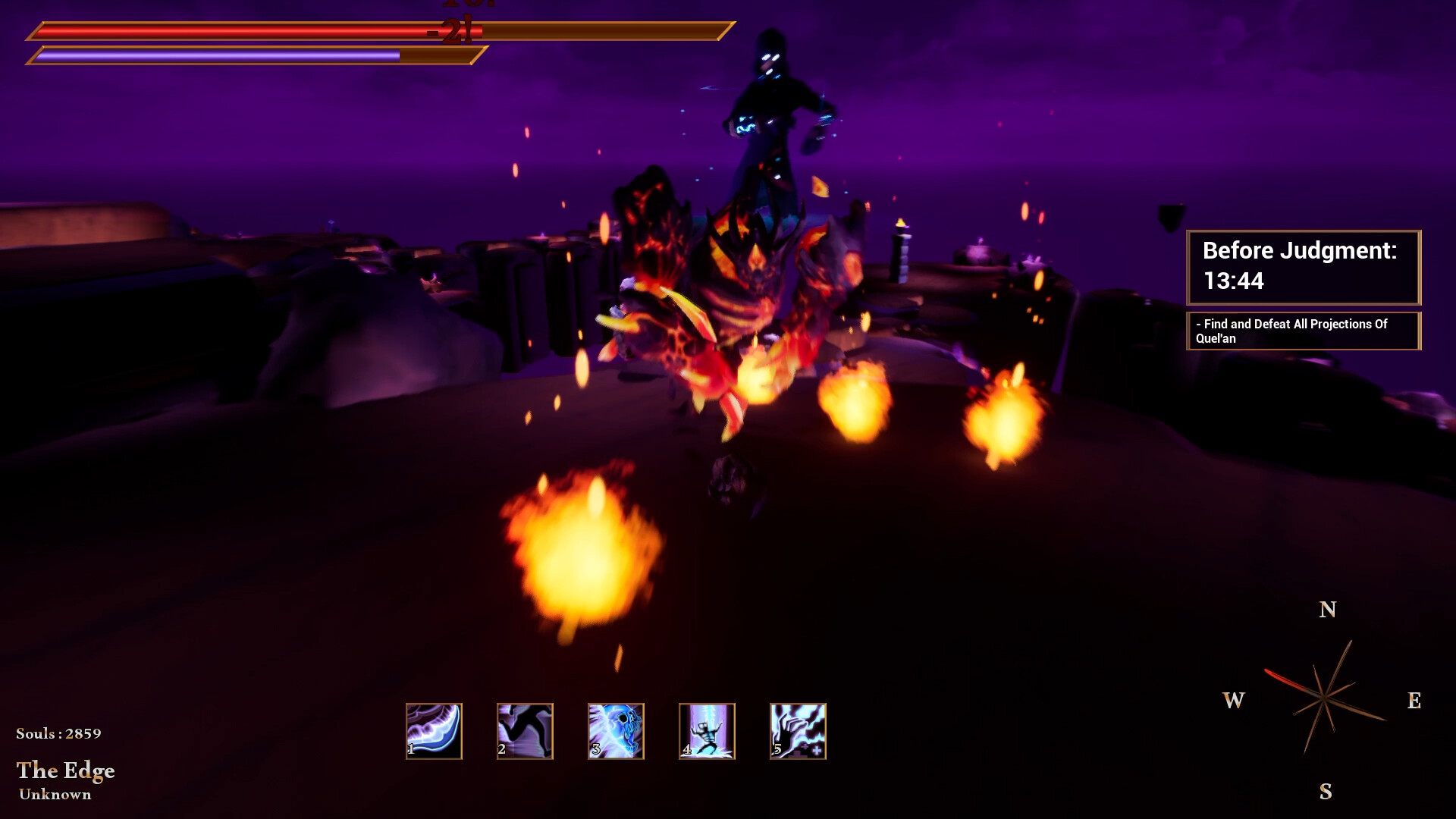Click the E marker on the compass

1414,701
